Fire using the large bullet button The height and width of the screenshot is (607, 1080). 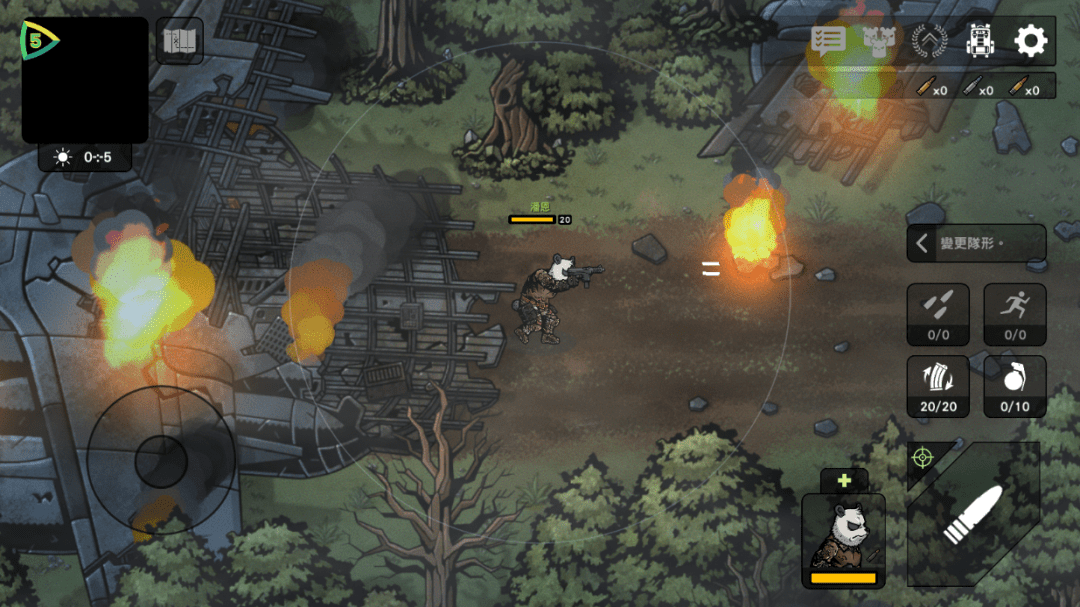[974, 517]
